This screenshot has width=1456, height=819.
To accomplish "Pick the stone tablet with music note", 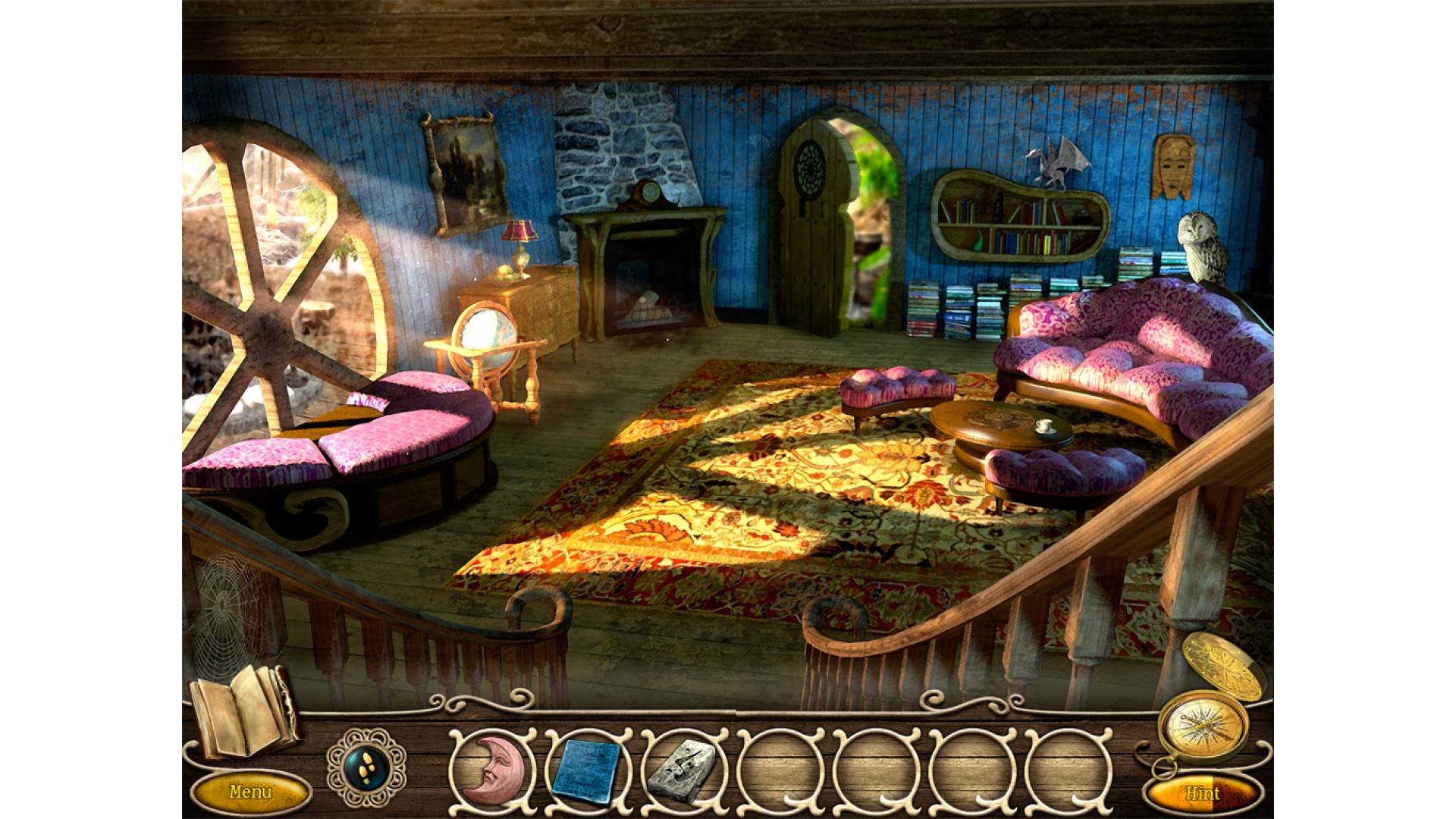I will tap(682, 769).
